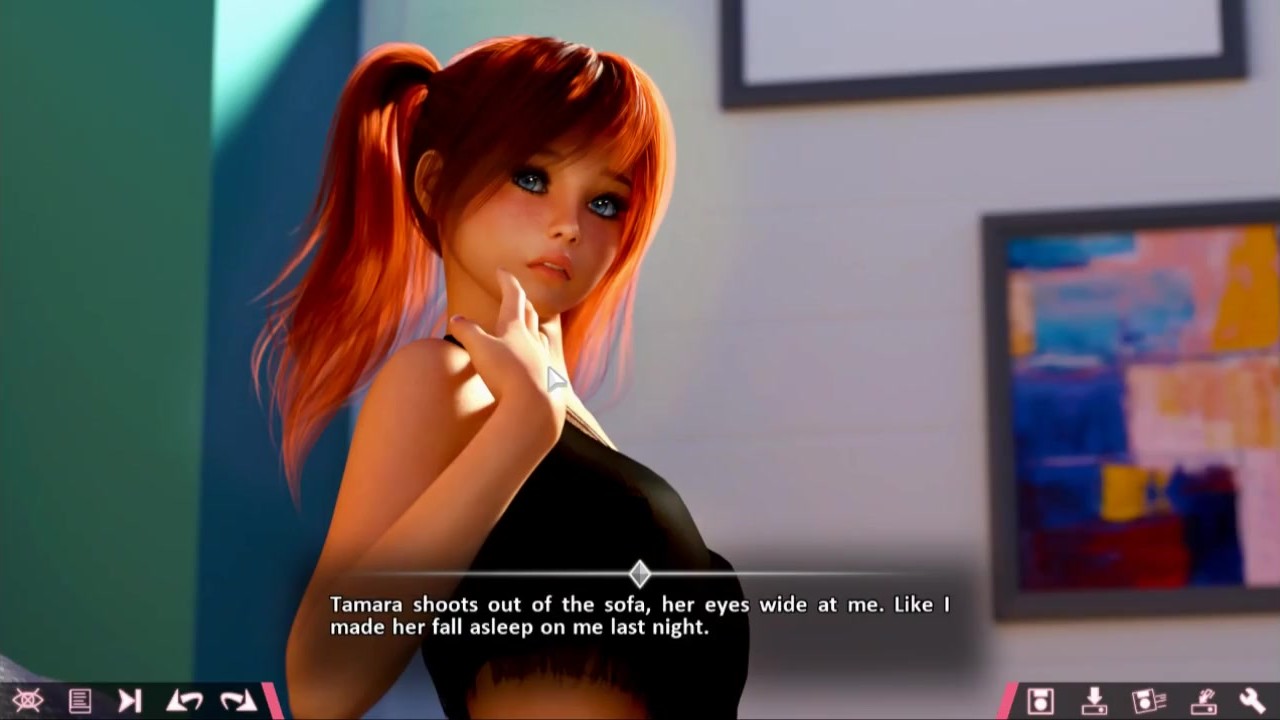Open settings via the wrench icon
Screen dimensions: 1280x720
[x=1252, y=700]
